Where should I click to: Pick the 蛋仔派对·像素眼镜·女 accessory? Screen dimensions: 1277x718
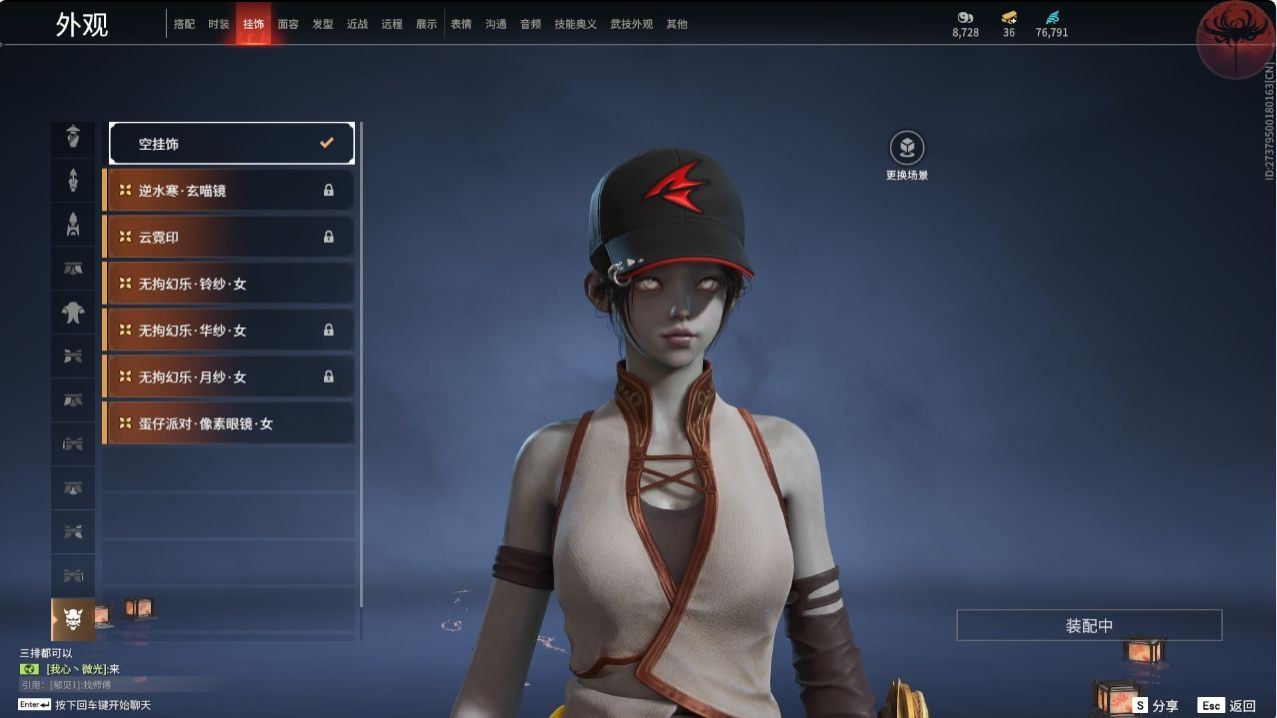point(229,424)
